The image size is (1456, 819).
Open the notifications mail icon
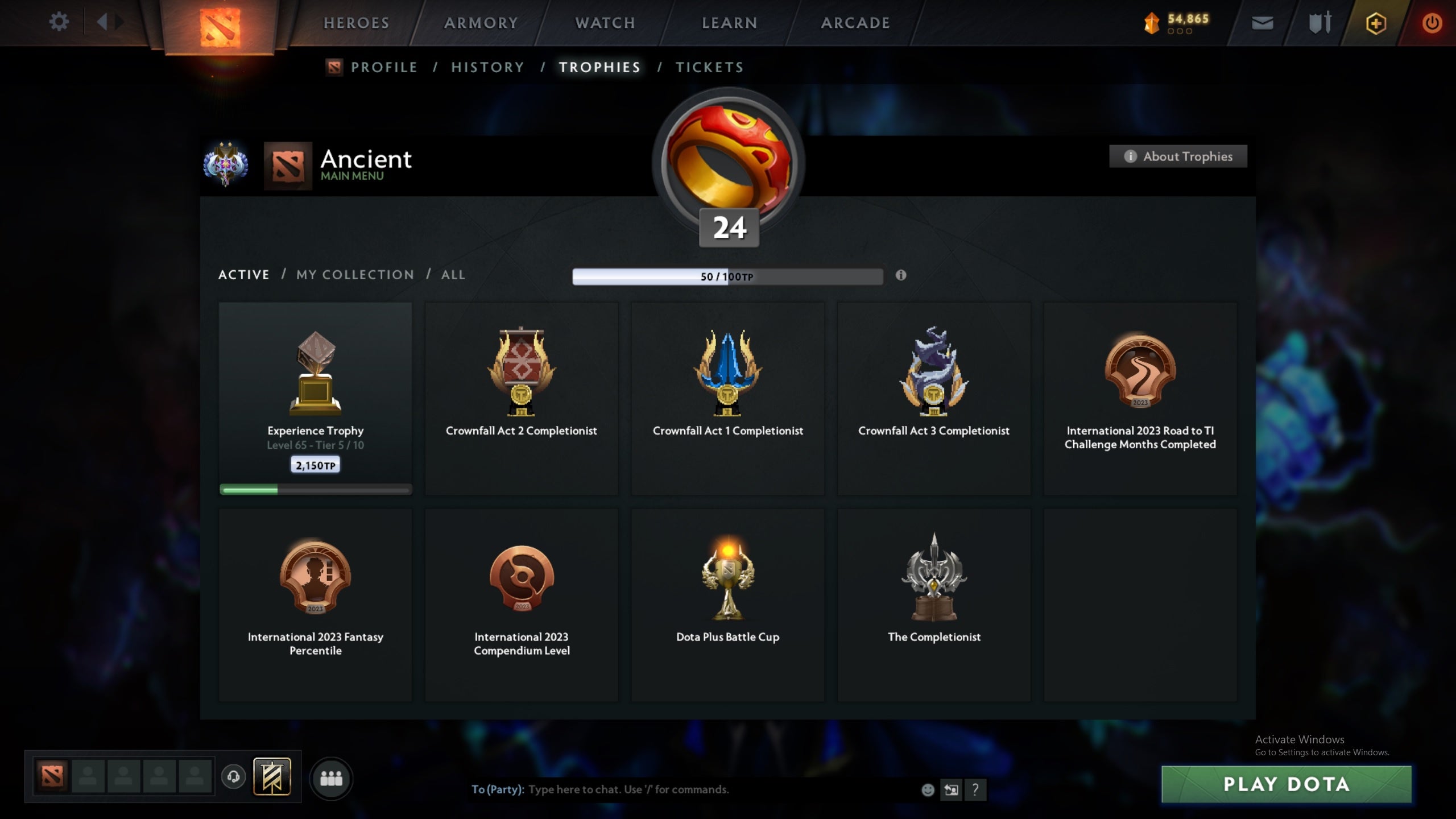click(x=1261, y=23)
